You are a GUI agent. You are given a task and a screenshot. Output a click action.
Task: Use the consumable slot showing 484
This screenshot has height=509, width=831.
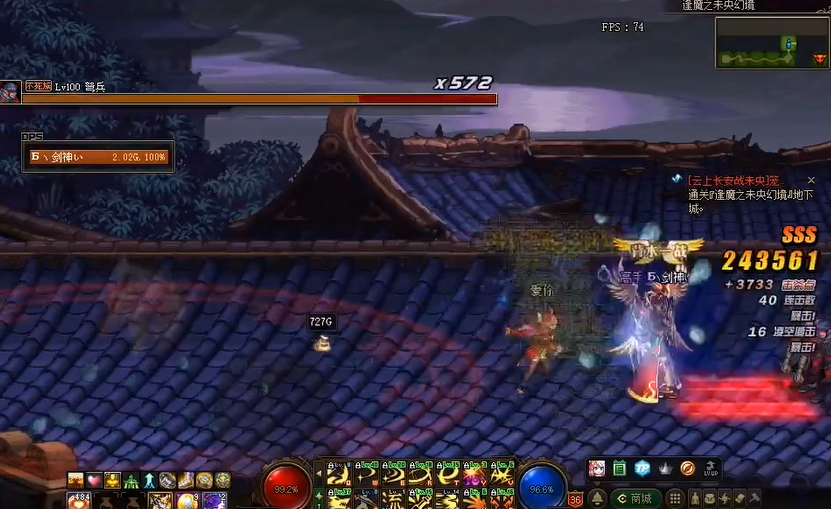click(x=77, y=500)
